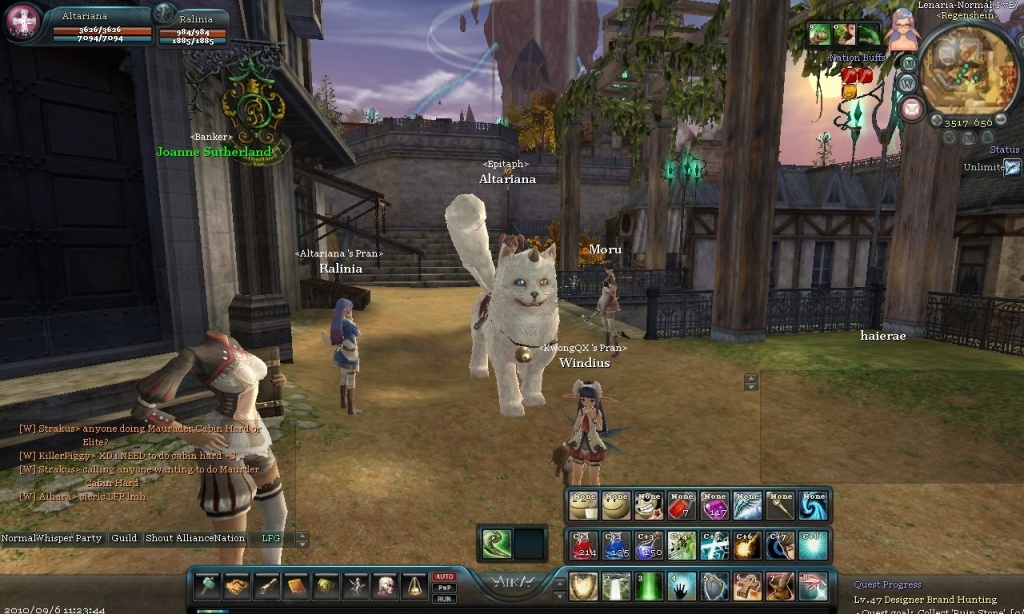
Task: Toggle the AUTO button
Action: pyautogui.click(x=444, y=577)
